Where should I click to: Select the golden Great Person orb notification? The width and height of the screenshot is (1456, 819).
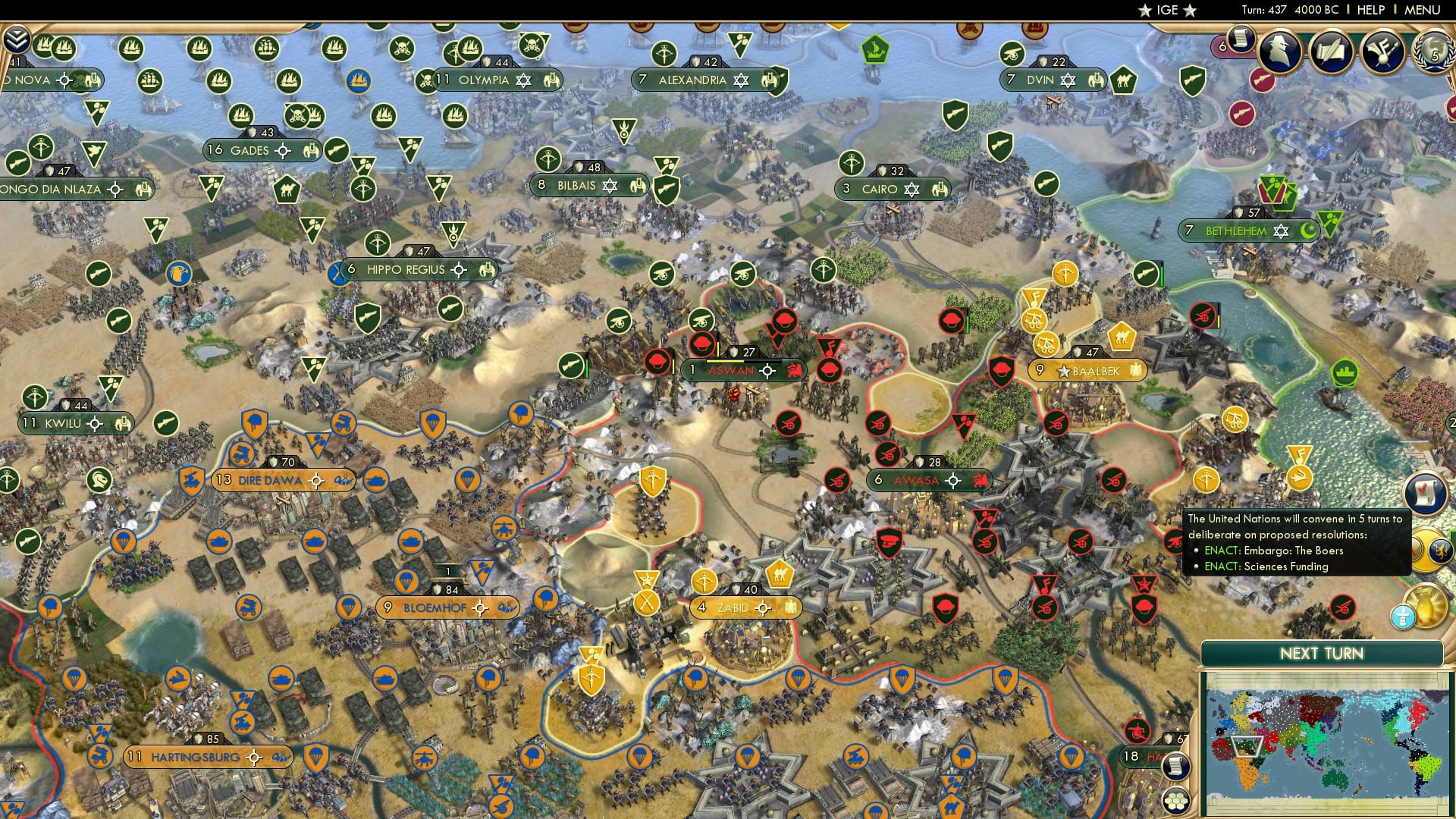[1426, 607]
